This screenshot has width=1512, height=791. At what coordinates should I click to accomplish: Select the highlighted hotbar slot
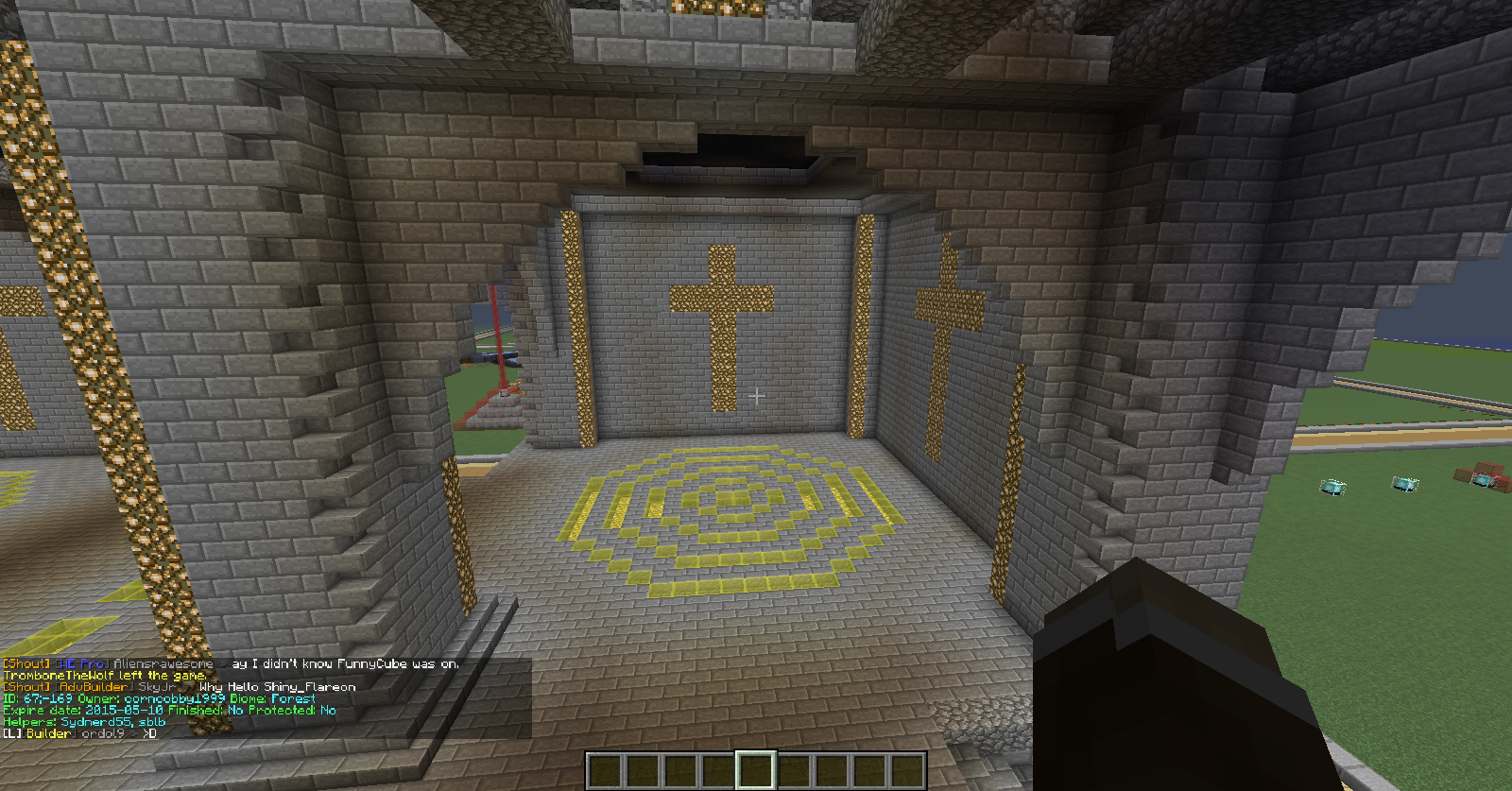coord(755,770)
